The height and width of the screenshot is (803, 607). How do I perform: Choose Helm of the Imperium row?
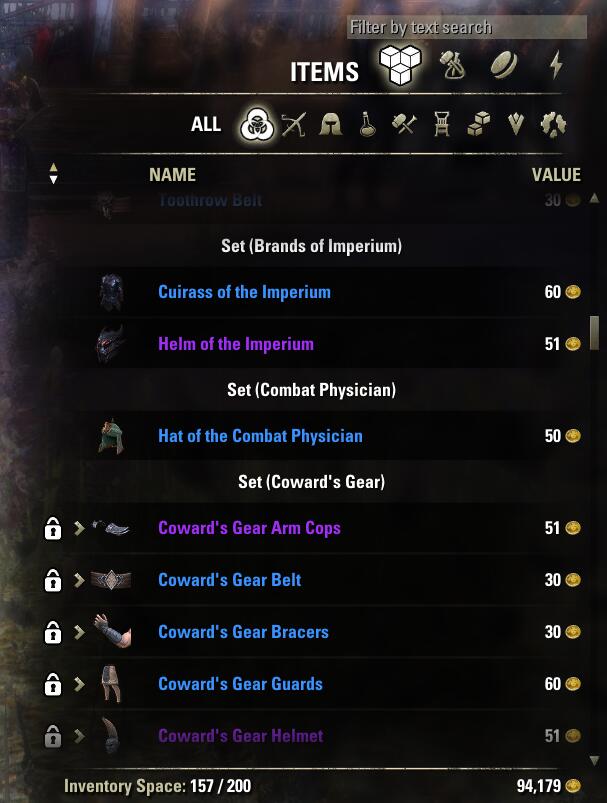[236, 344]
